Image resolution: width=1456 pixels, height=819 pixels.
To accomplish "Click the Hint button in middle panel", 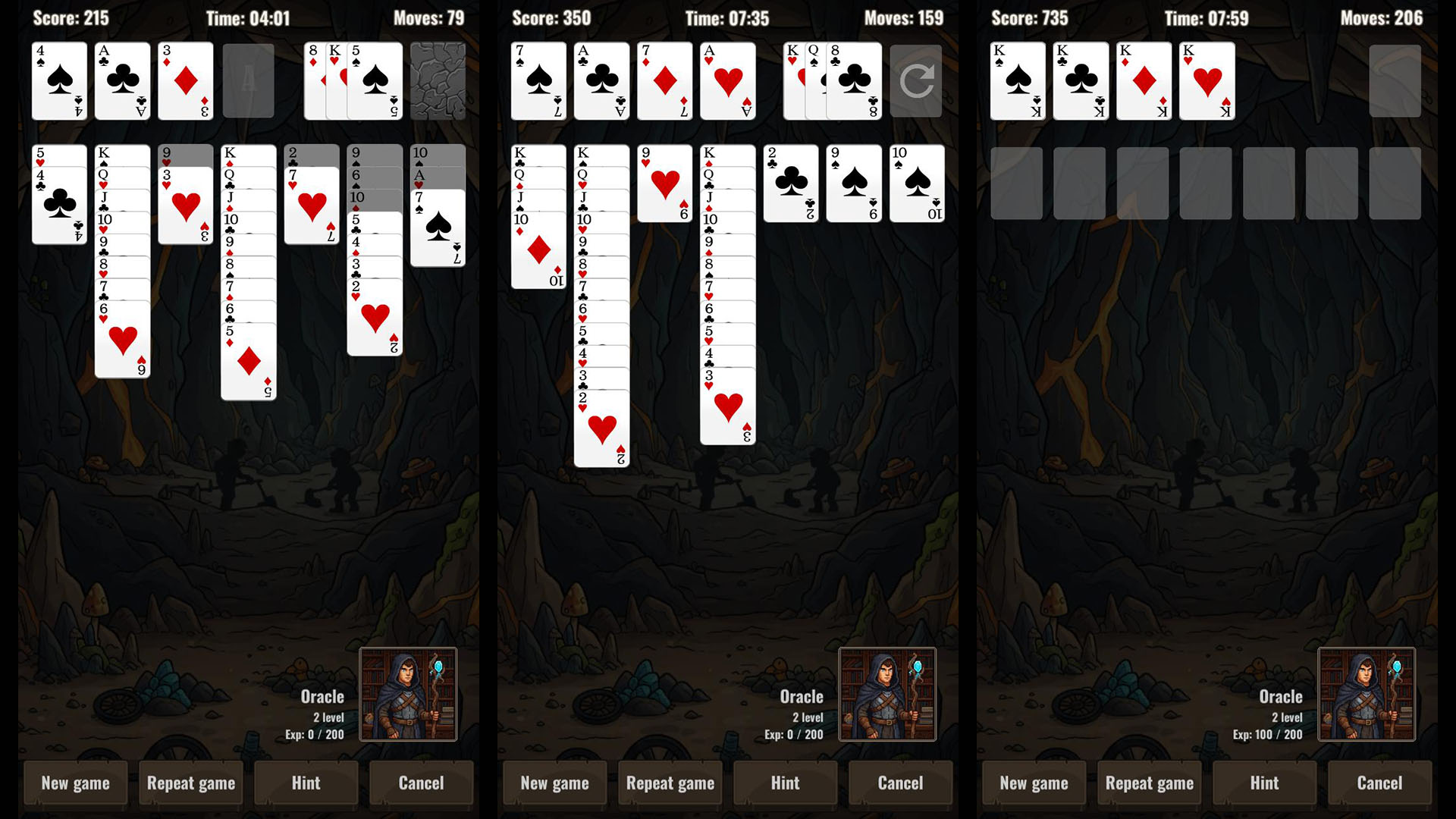I will coord(785,783).
